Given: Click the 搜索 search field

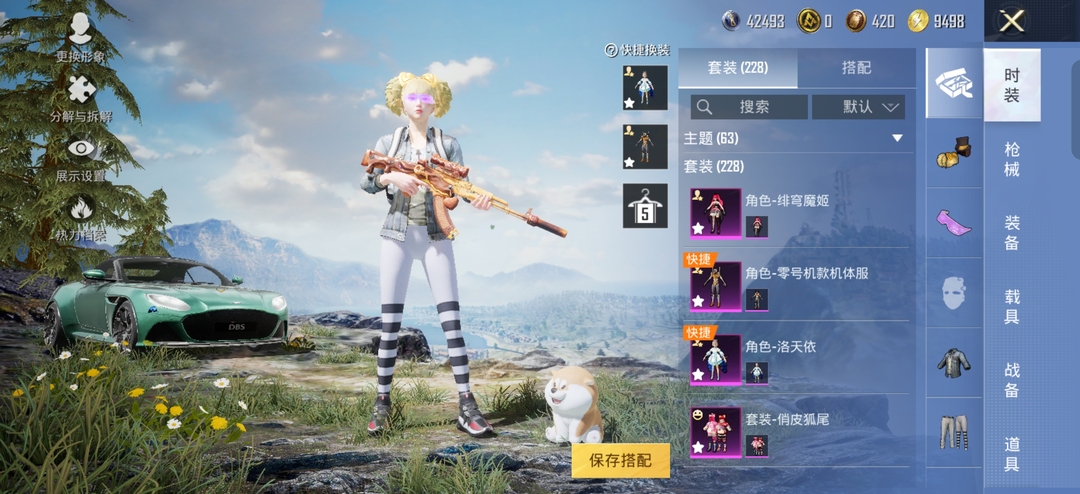Looking at the screenshot, I should click(x=749, y=107).
